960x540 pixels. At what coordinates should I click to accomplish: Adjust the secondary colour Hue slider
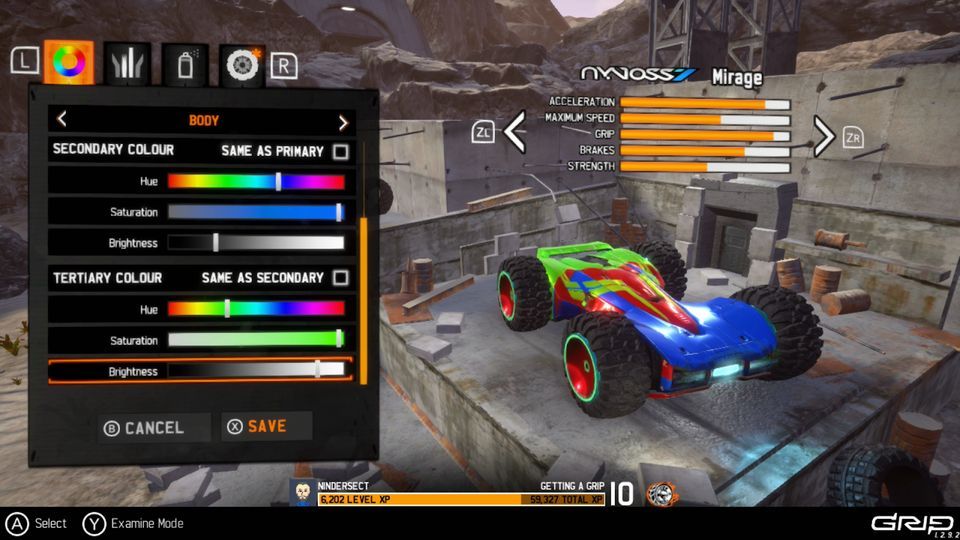click(278, 182)
